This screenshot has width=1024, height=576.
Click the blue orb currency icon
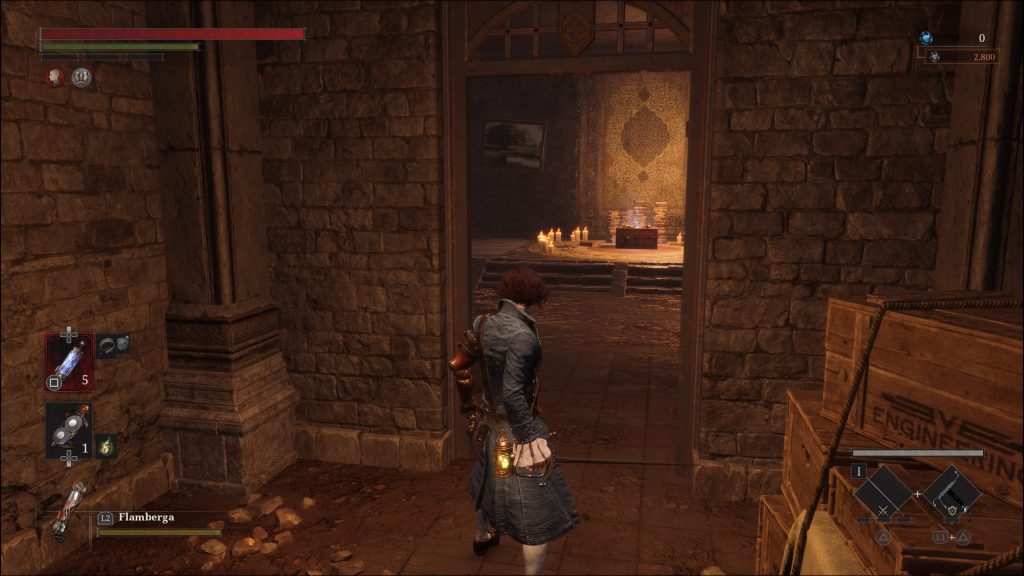(x=926, y=38)
